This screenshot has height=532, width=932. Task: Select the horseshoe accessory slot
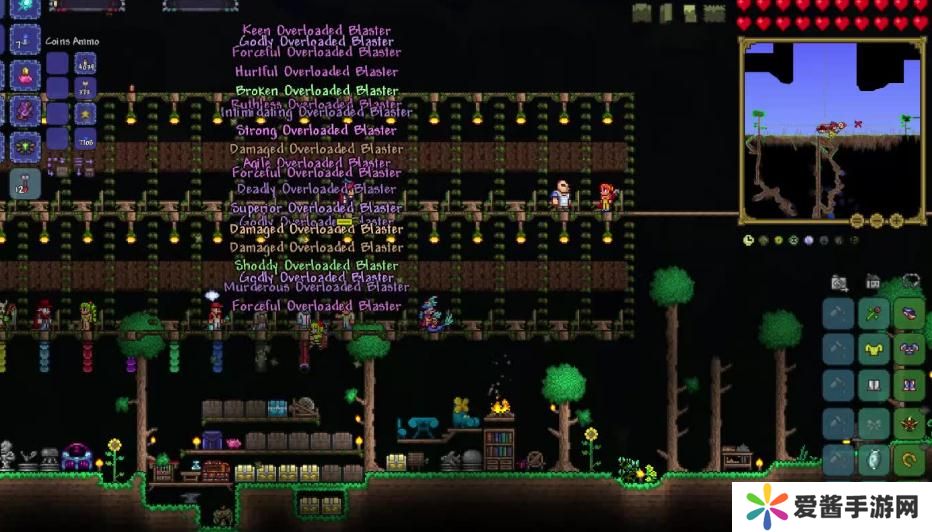pos(909,459)
